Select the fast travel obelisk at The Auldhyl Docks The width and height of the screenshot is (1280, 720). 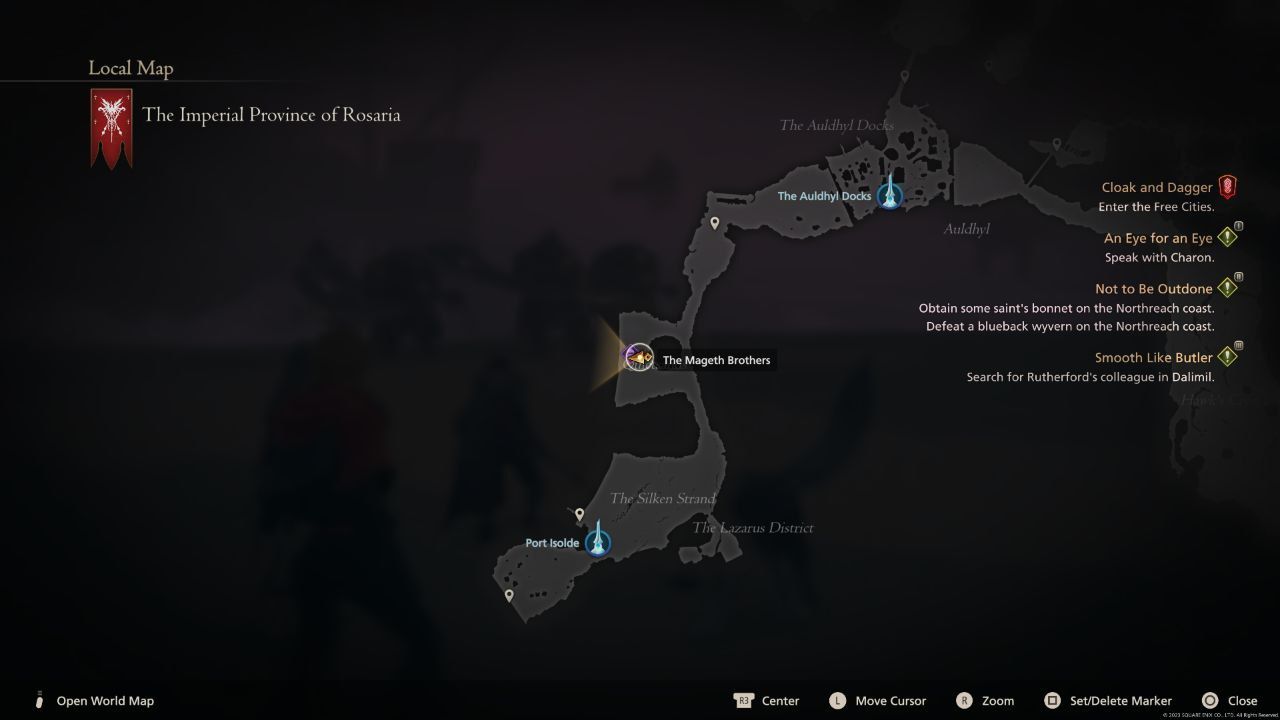(x=888, y=195)
